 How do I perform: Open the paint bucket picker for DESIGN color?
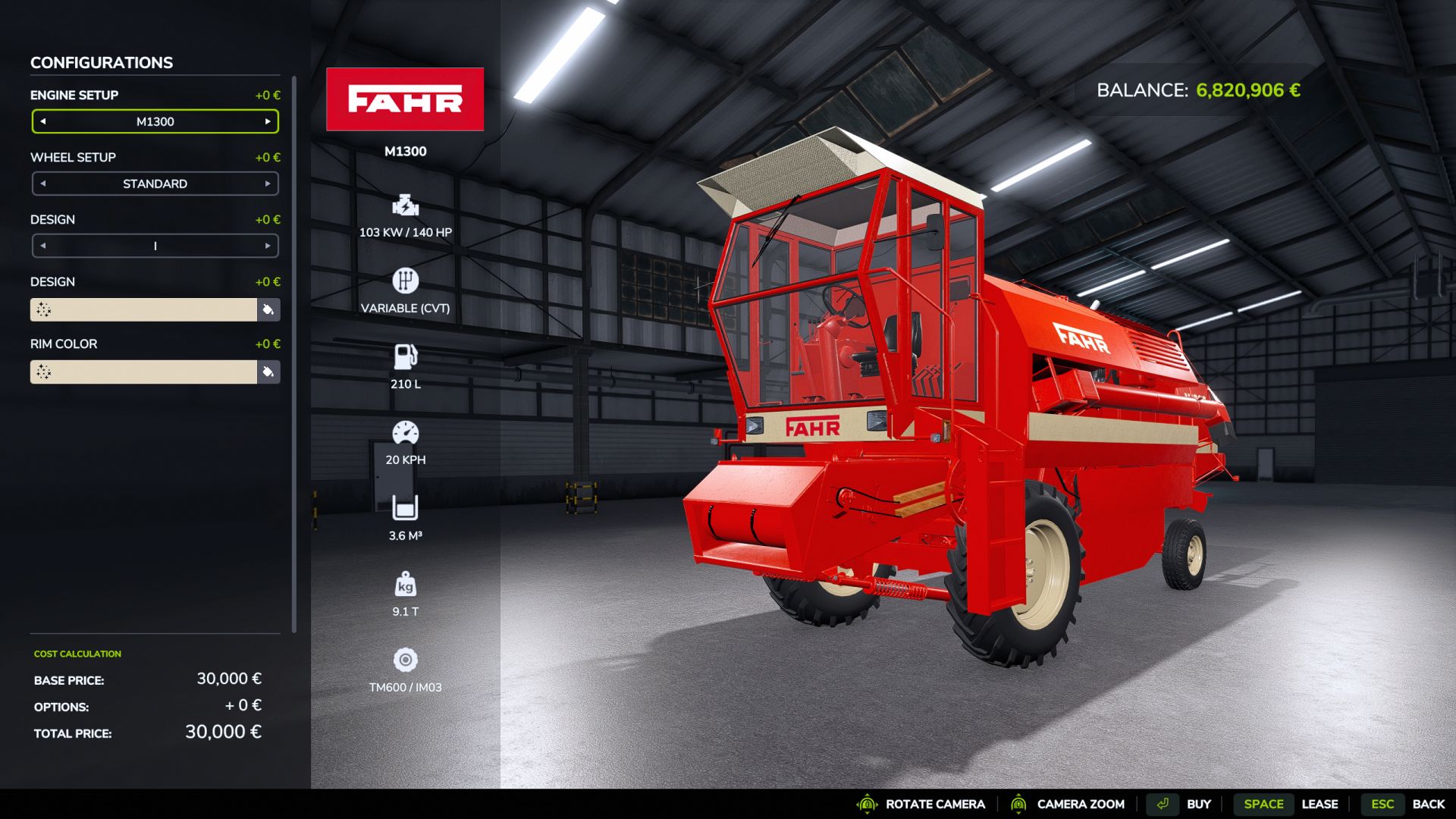(267, 310)
